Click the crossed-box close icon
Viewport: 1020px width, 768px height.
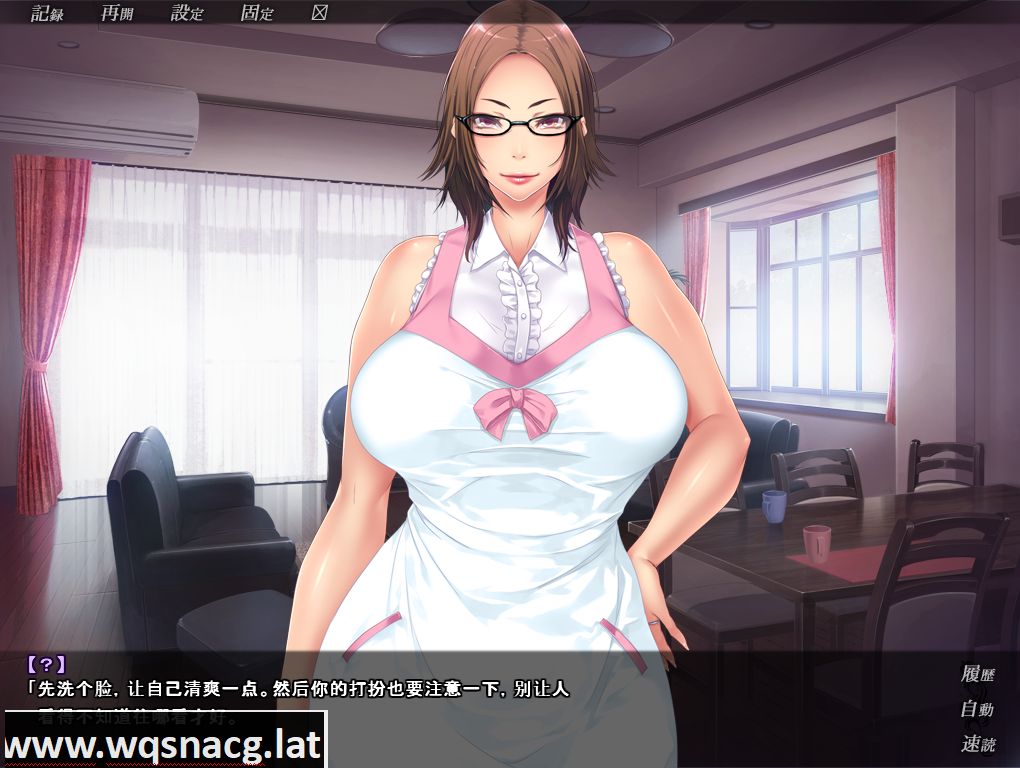pyautogui.click(x=320, y=13)
